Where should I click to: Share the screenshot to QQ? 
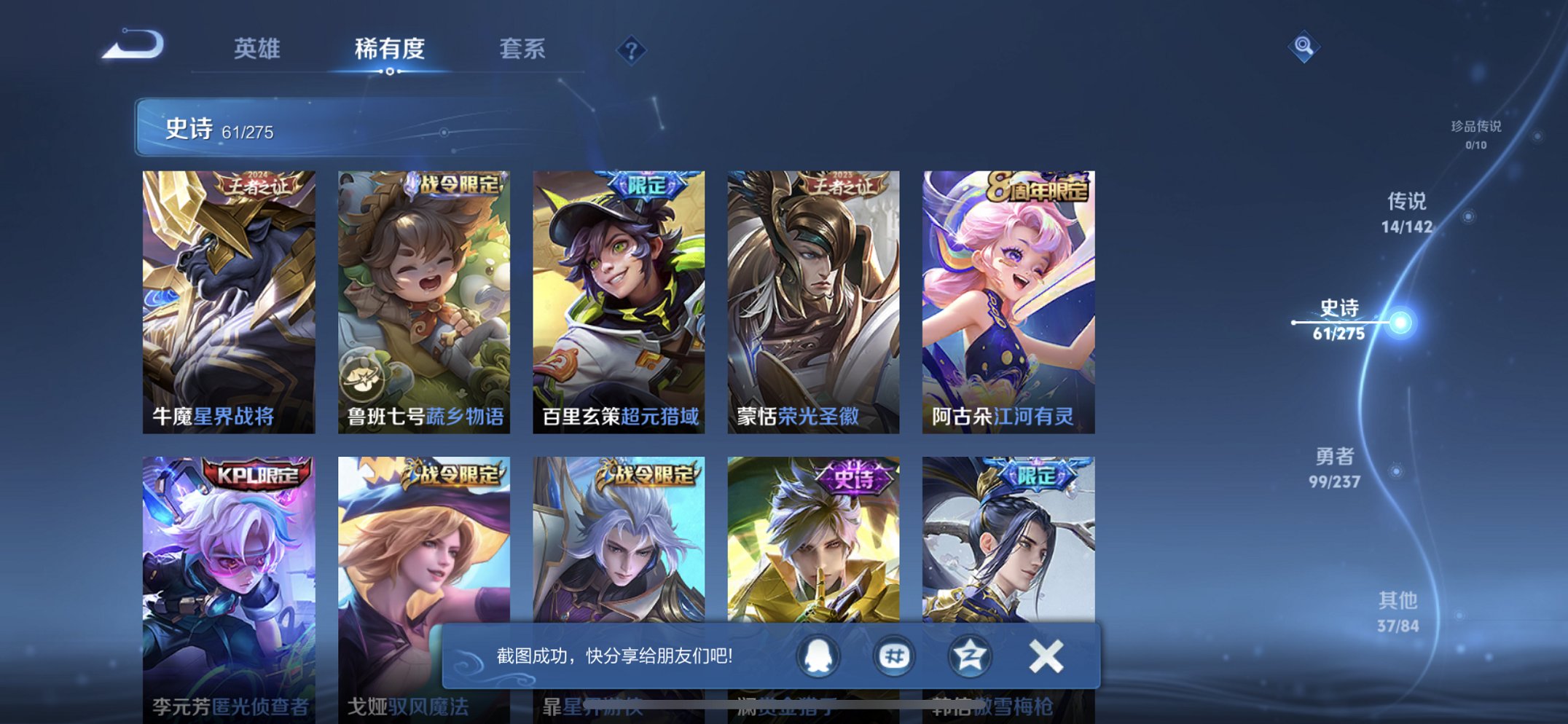coord(818,656)
